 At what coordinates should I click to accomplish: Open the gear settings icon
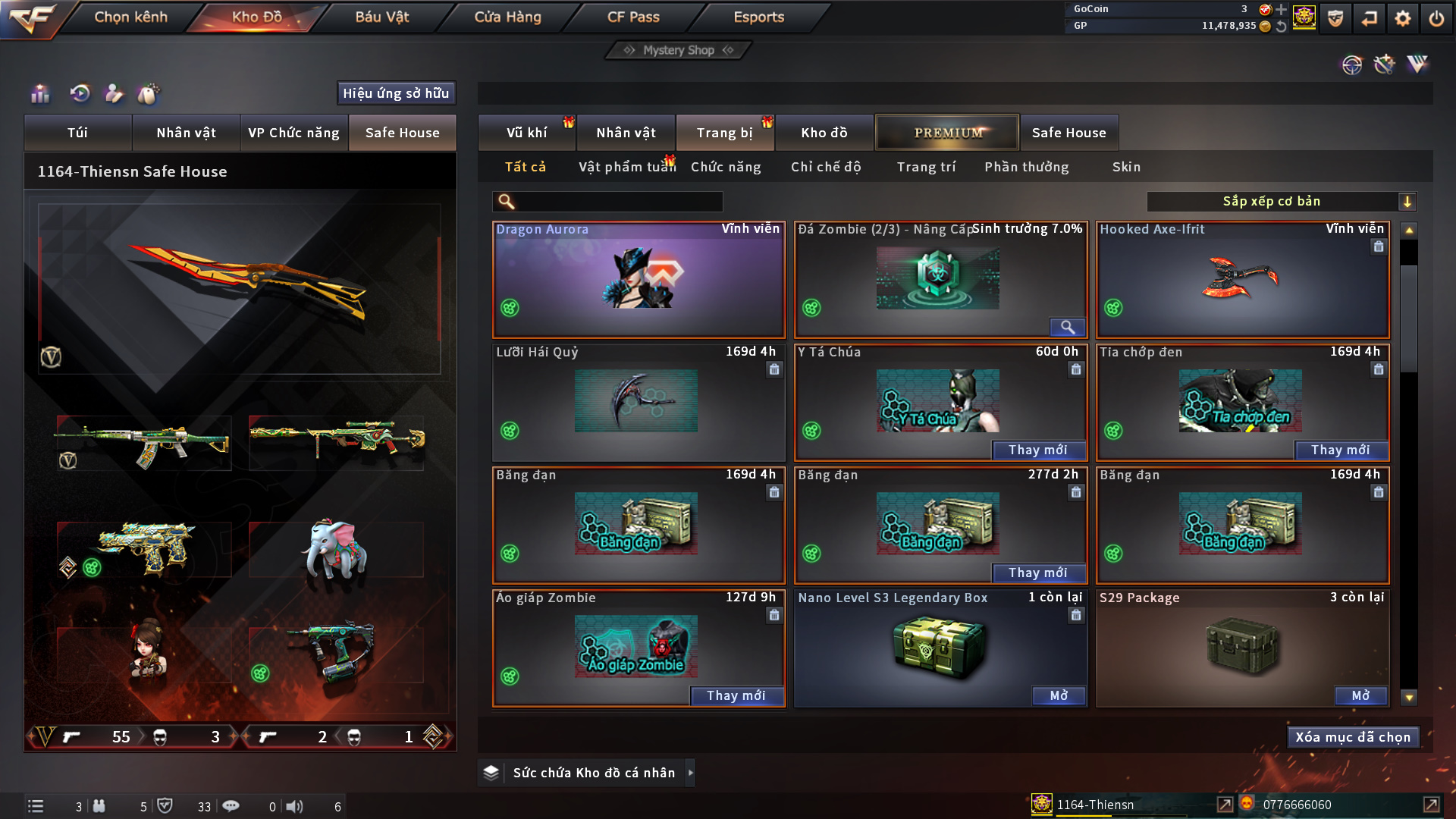[1403, 18]
